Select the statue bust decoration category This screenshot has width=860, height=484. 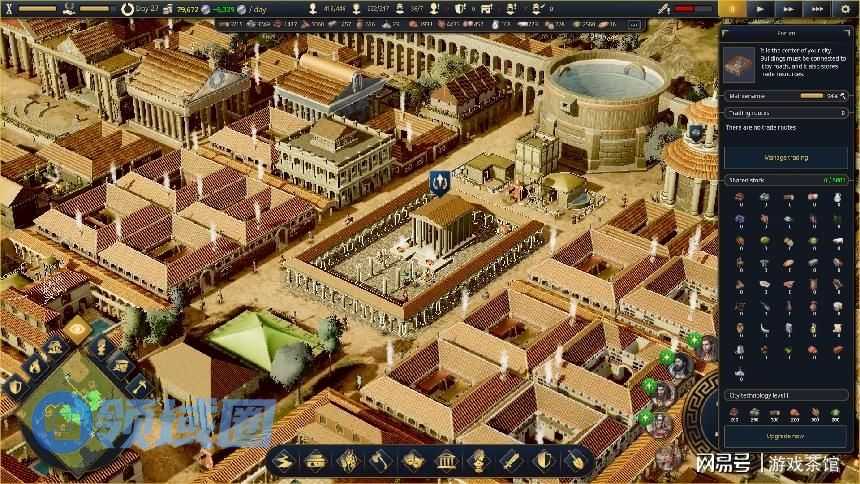point(477,461)
